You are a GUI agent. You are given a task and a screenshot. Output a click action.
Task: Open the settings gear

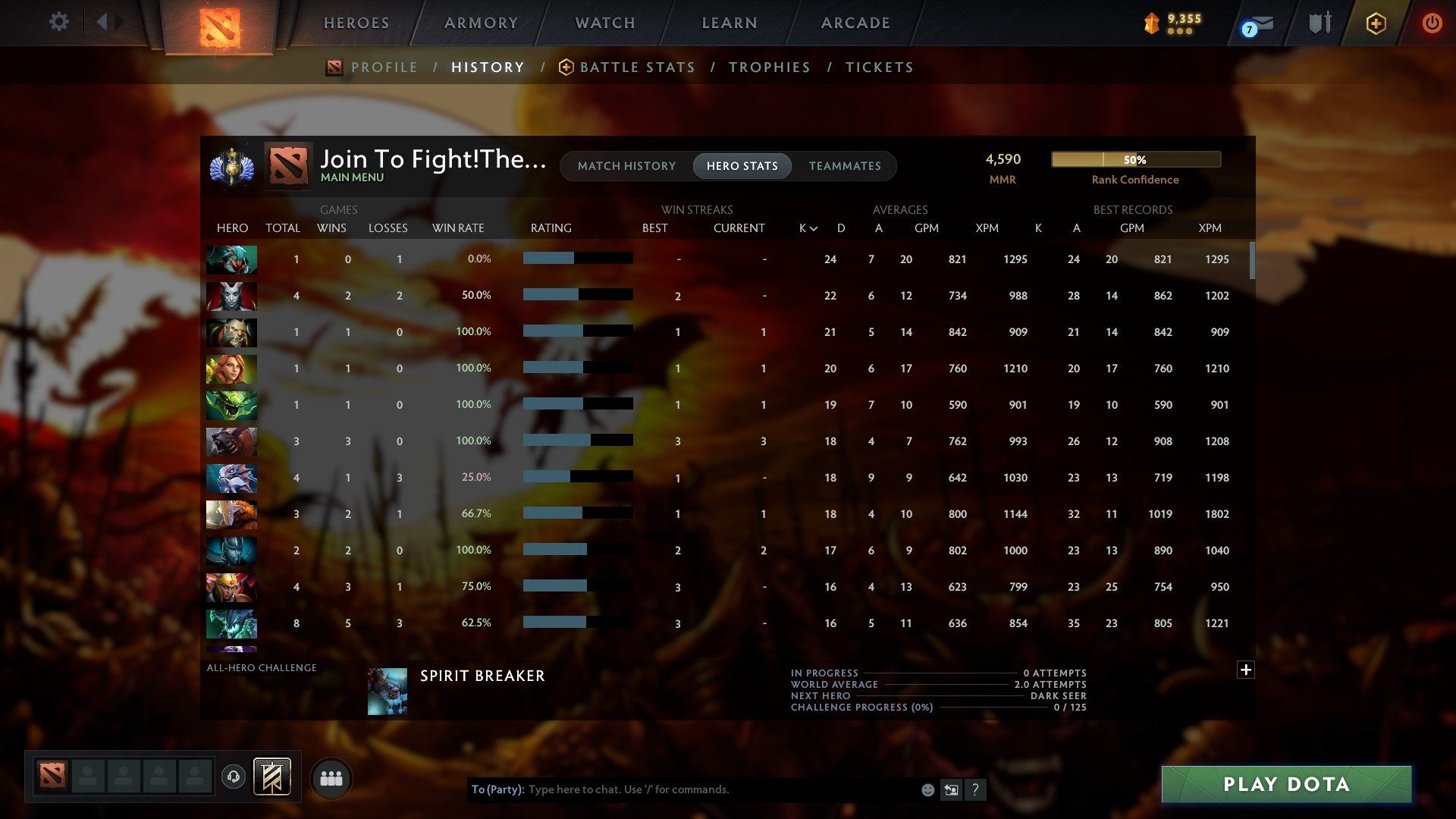coord(59,22)
